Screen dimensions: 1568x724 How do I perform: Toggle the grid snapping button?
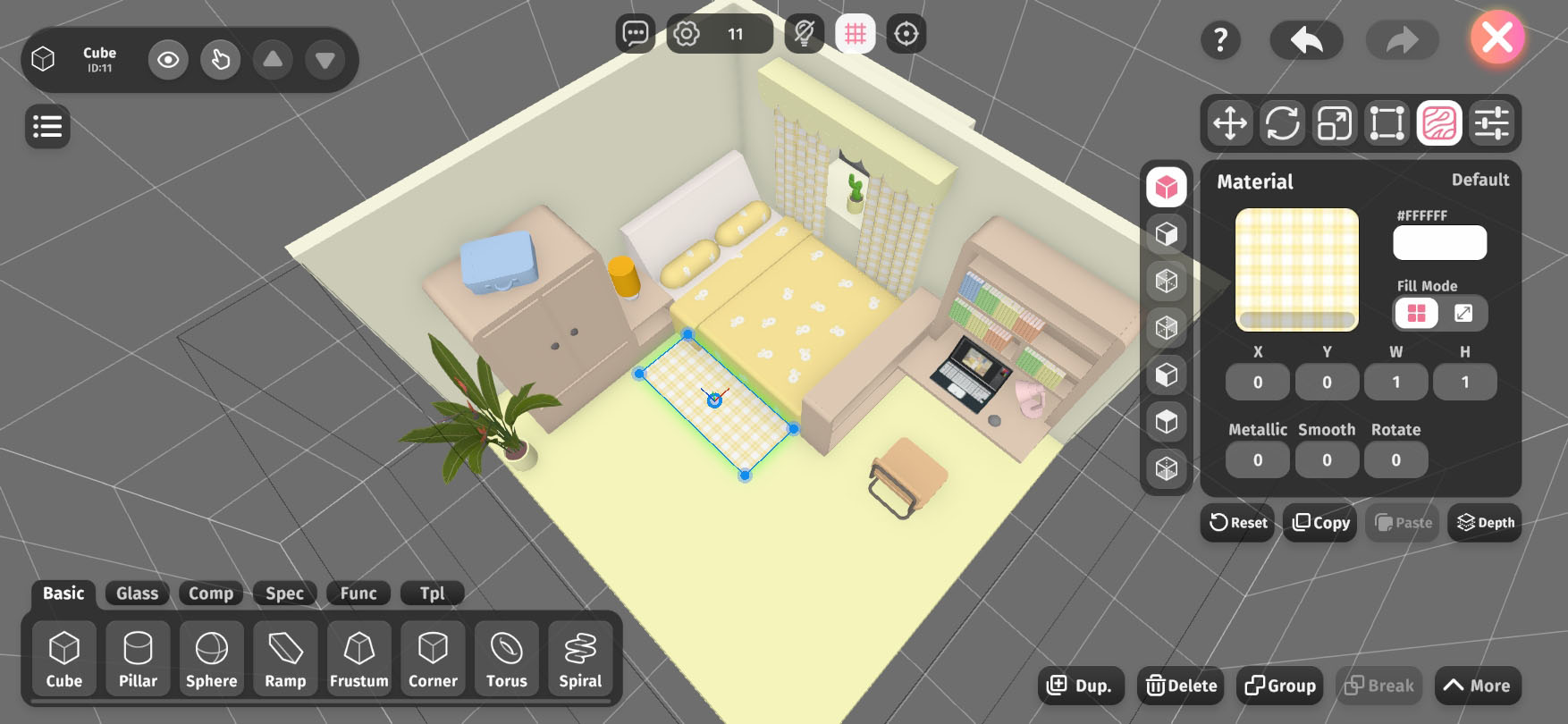tap(856, 34)
